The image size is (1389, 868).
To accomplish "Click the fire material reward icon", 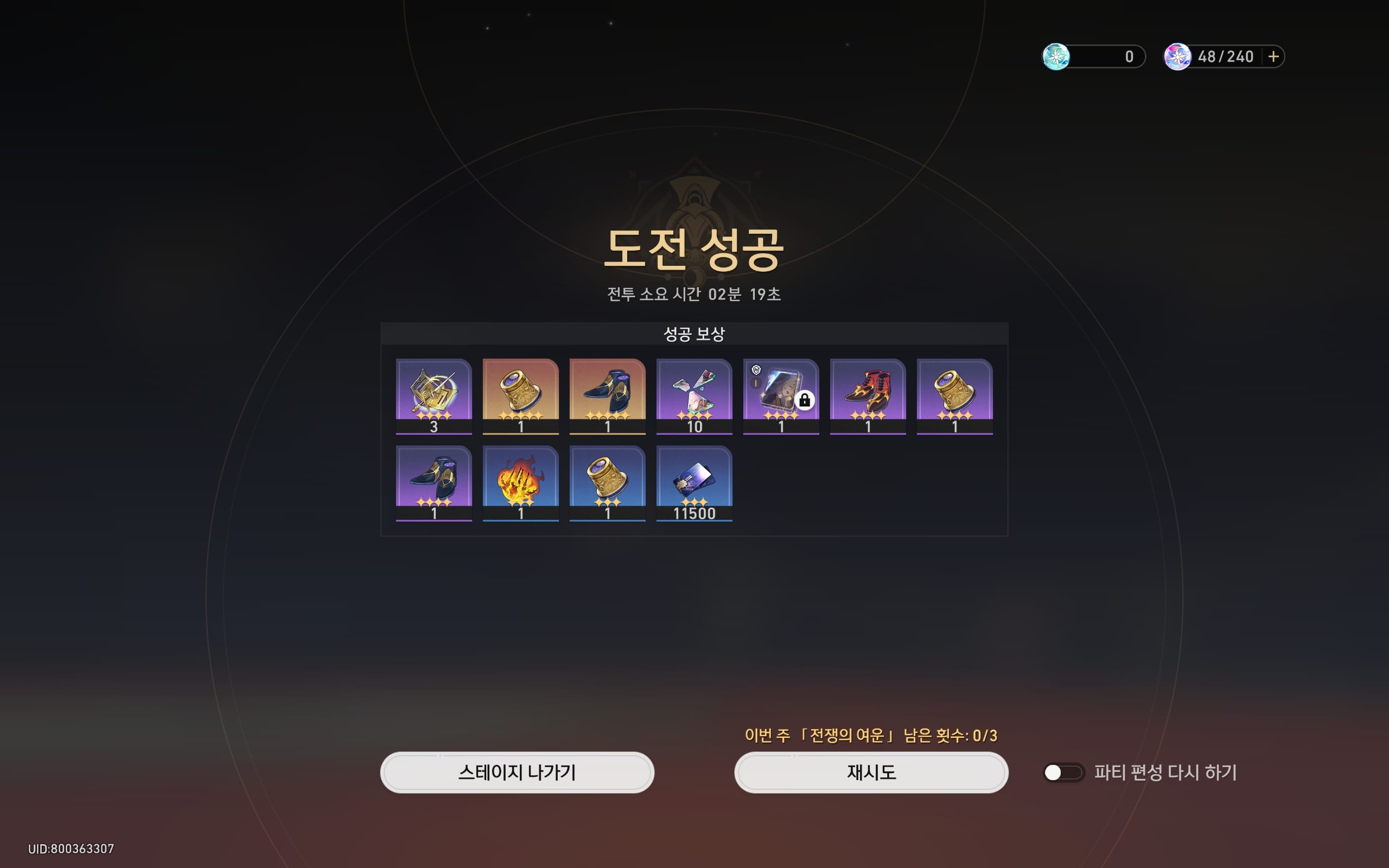I will (521, 482).
